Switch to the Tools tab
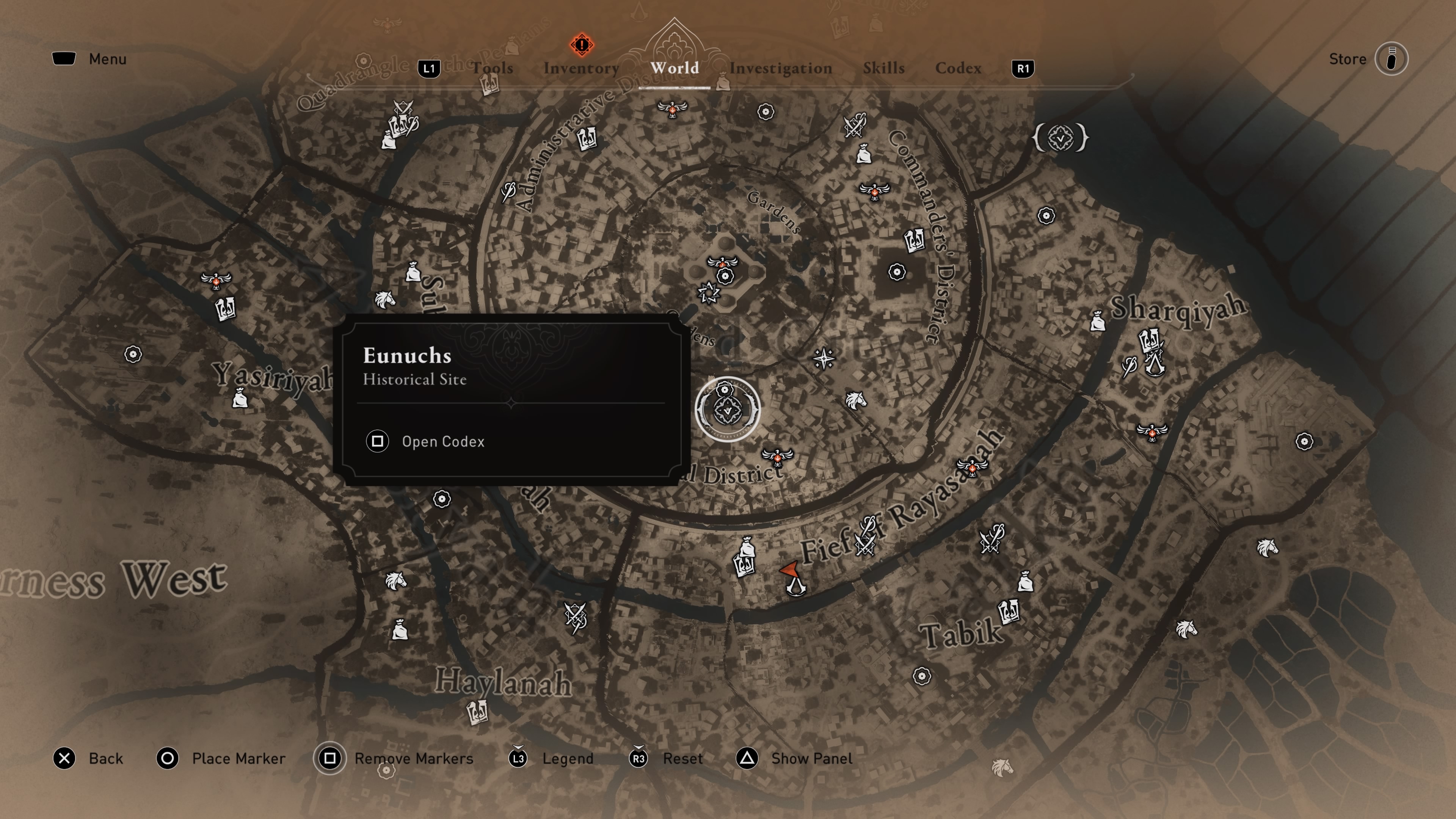The image size is (1456, 819). coord(492,68)
